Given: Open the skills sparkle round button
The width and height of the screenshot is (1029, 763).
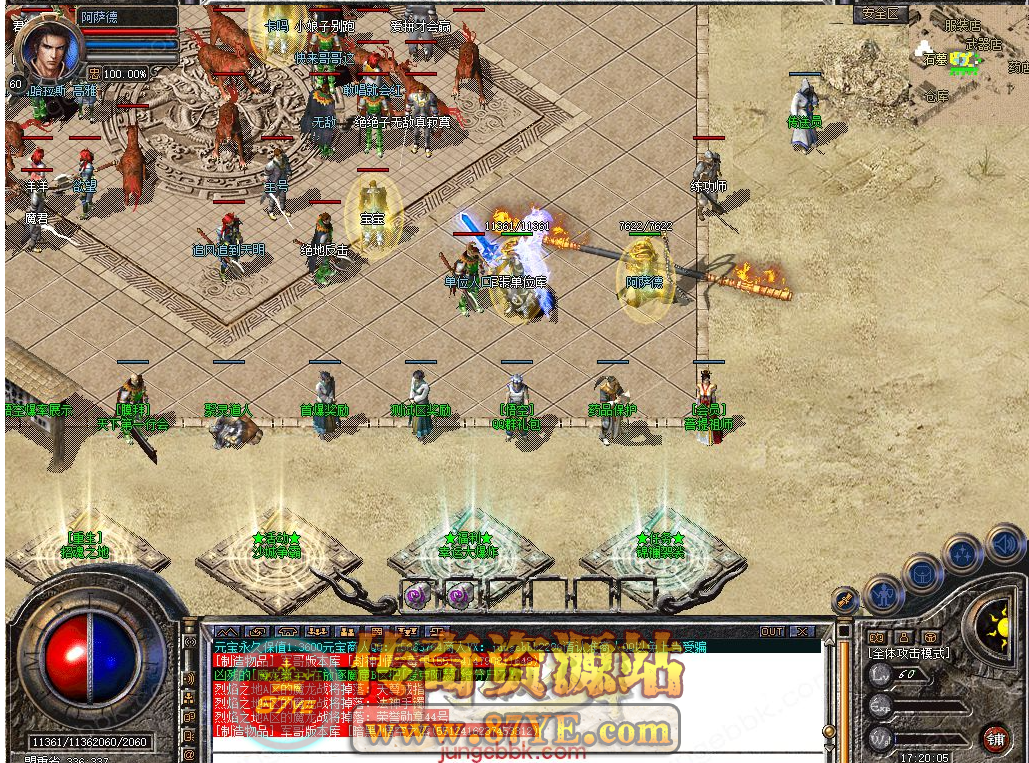Looking at the screenshot, I should pyautogui.click(x=962, y=553).
